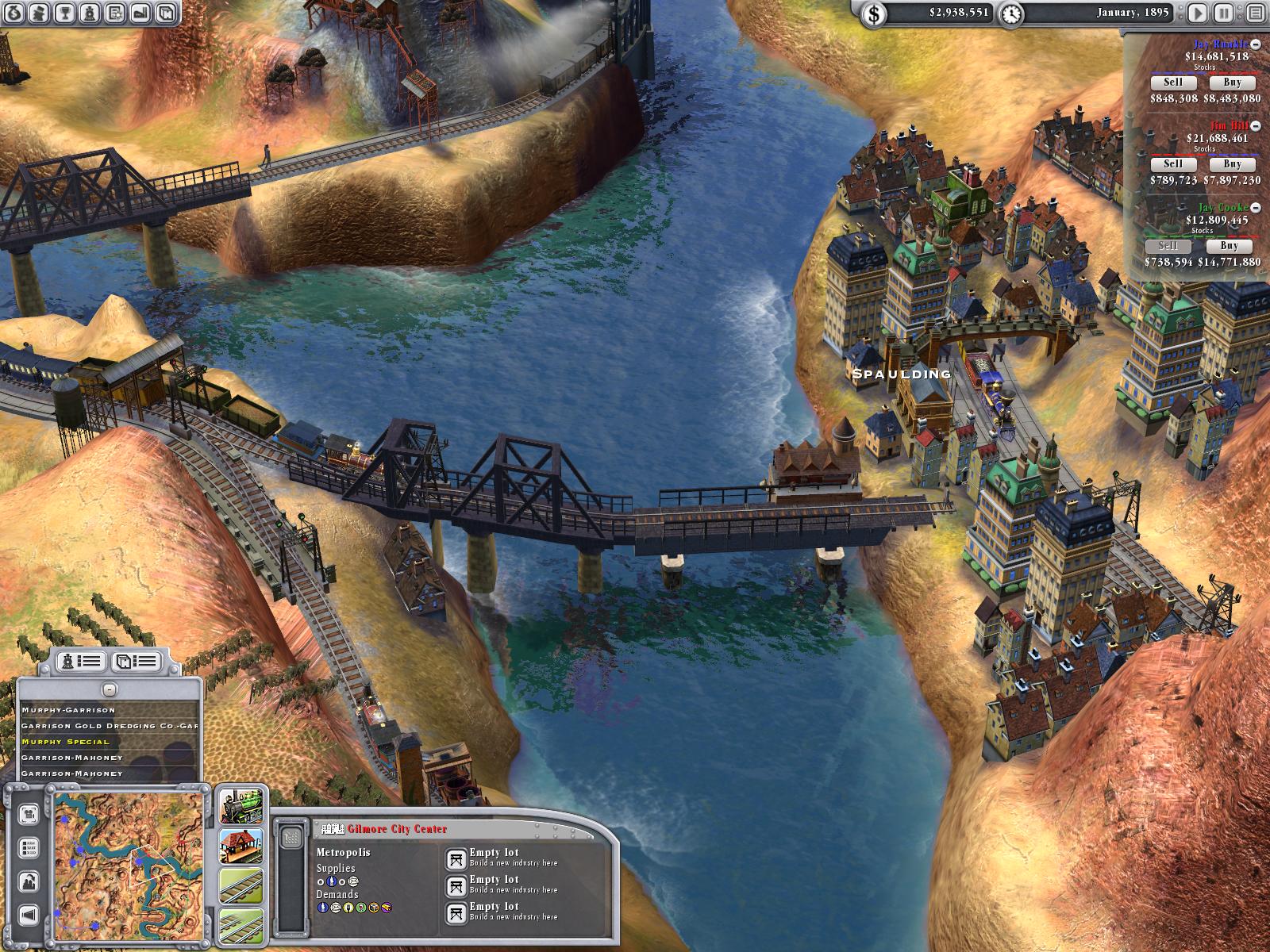Click the play speed button

(x=1198, y=12)
